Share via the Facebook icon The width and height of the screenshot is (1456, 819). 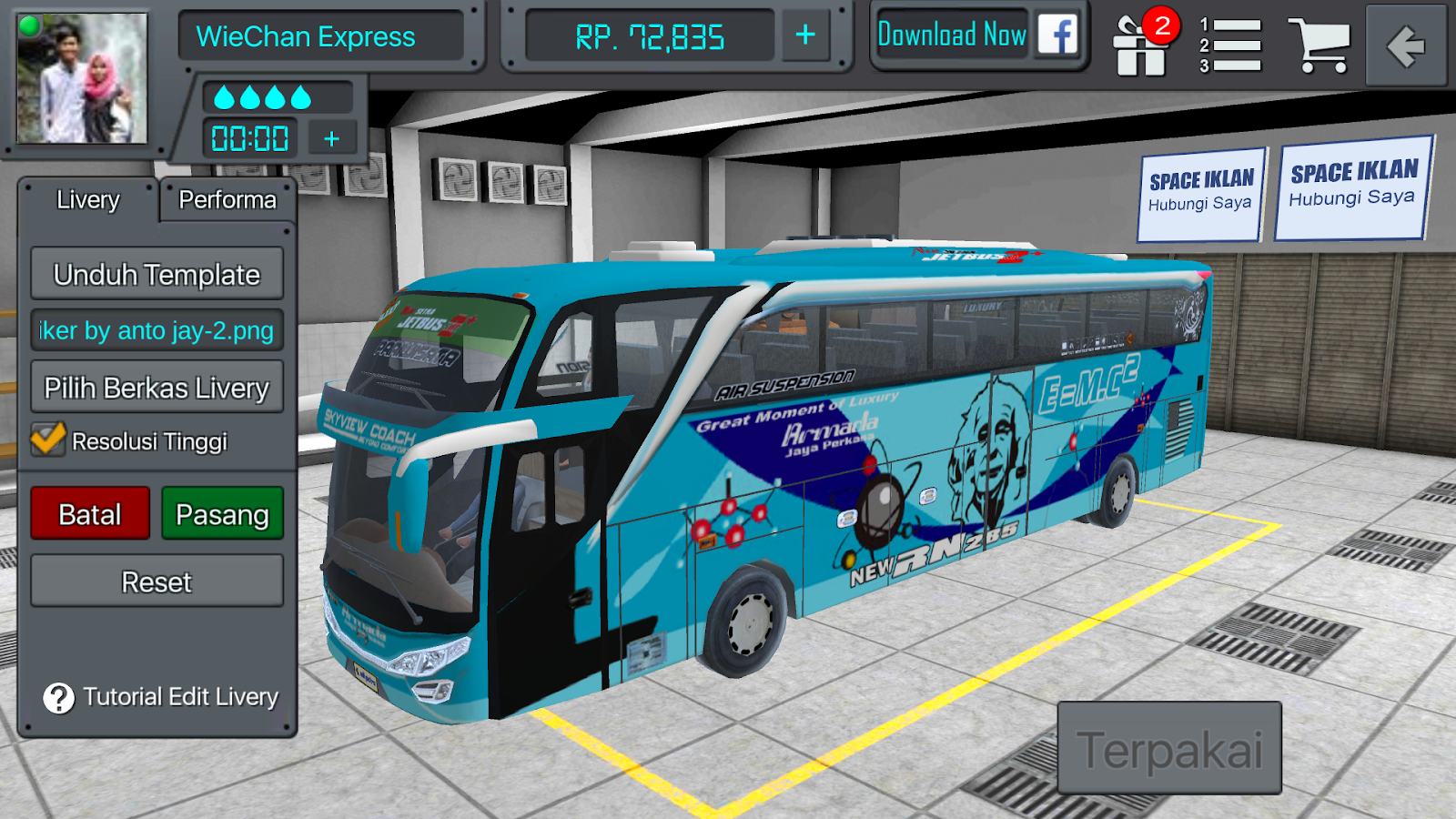[x=1058, y=36]
